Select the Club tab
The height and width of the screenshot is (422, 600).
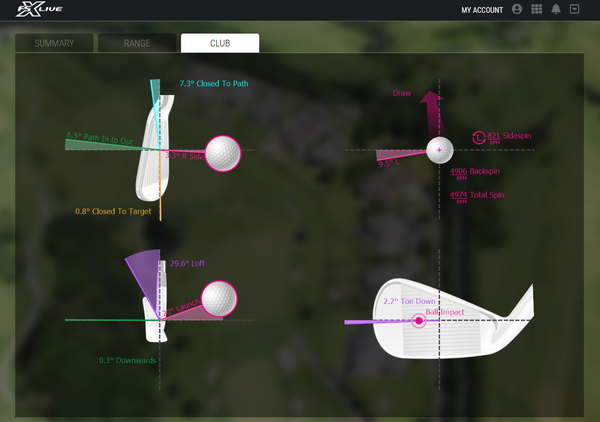point(220,44)
